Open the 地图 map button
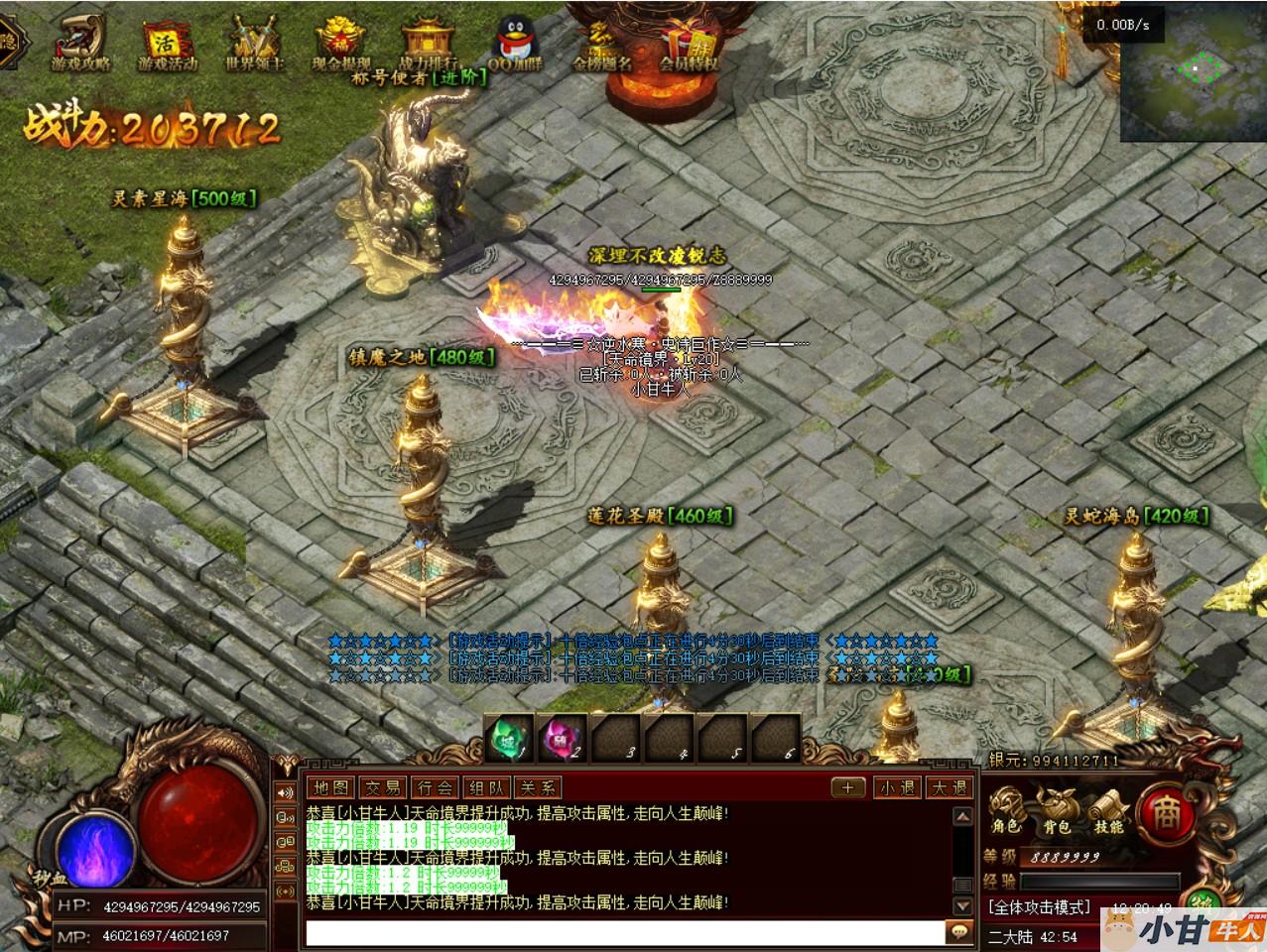This screenshot has width=1267, height=952. [x=330, y=787]
